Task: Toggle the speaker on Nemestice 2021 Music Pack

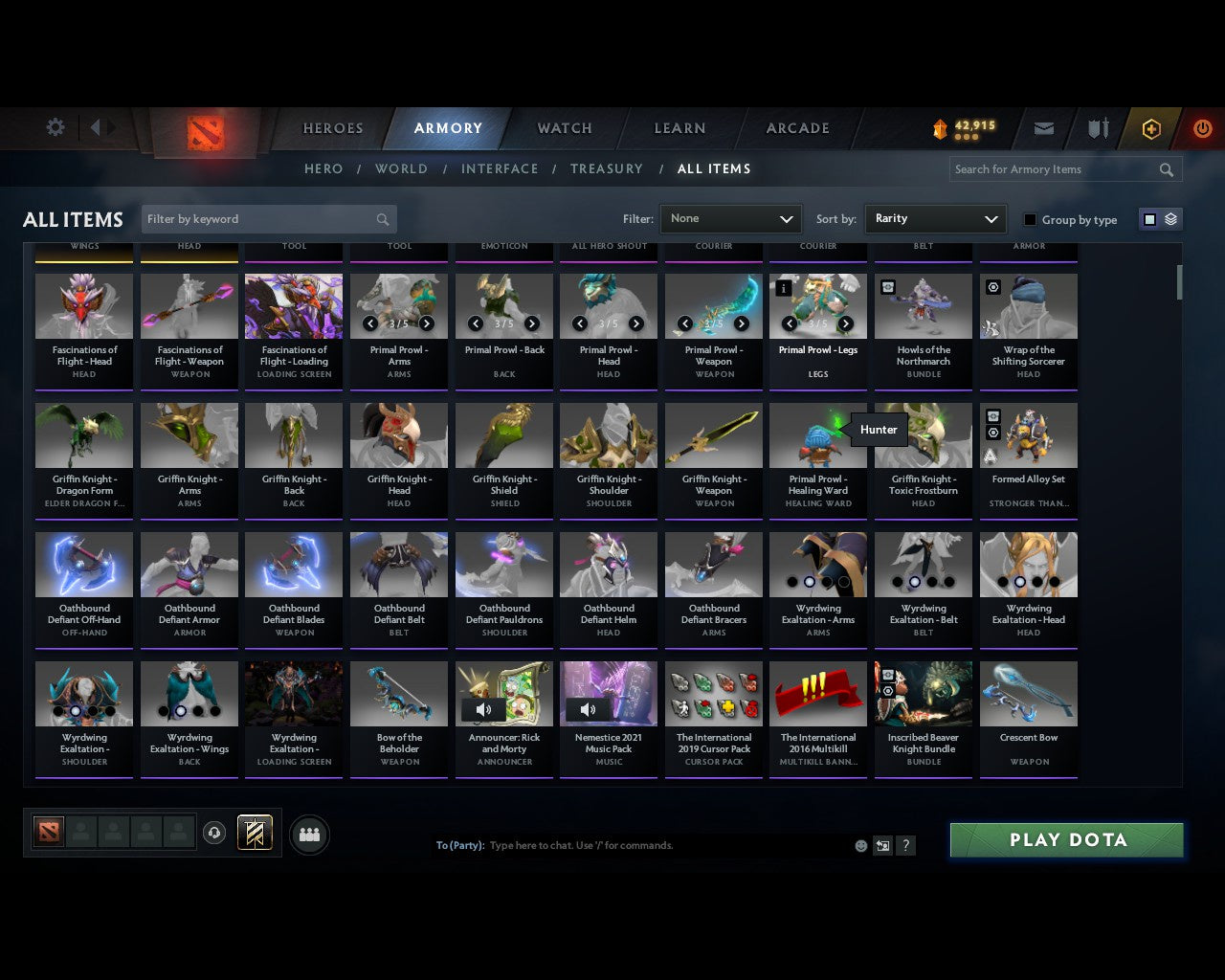Action: pos(588,709)
